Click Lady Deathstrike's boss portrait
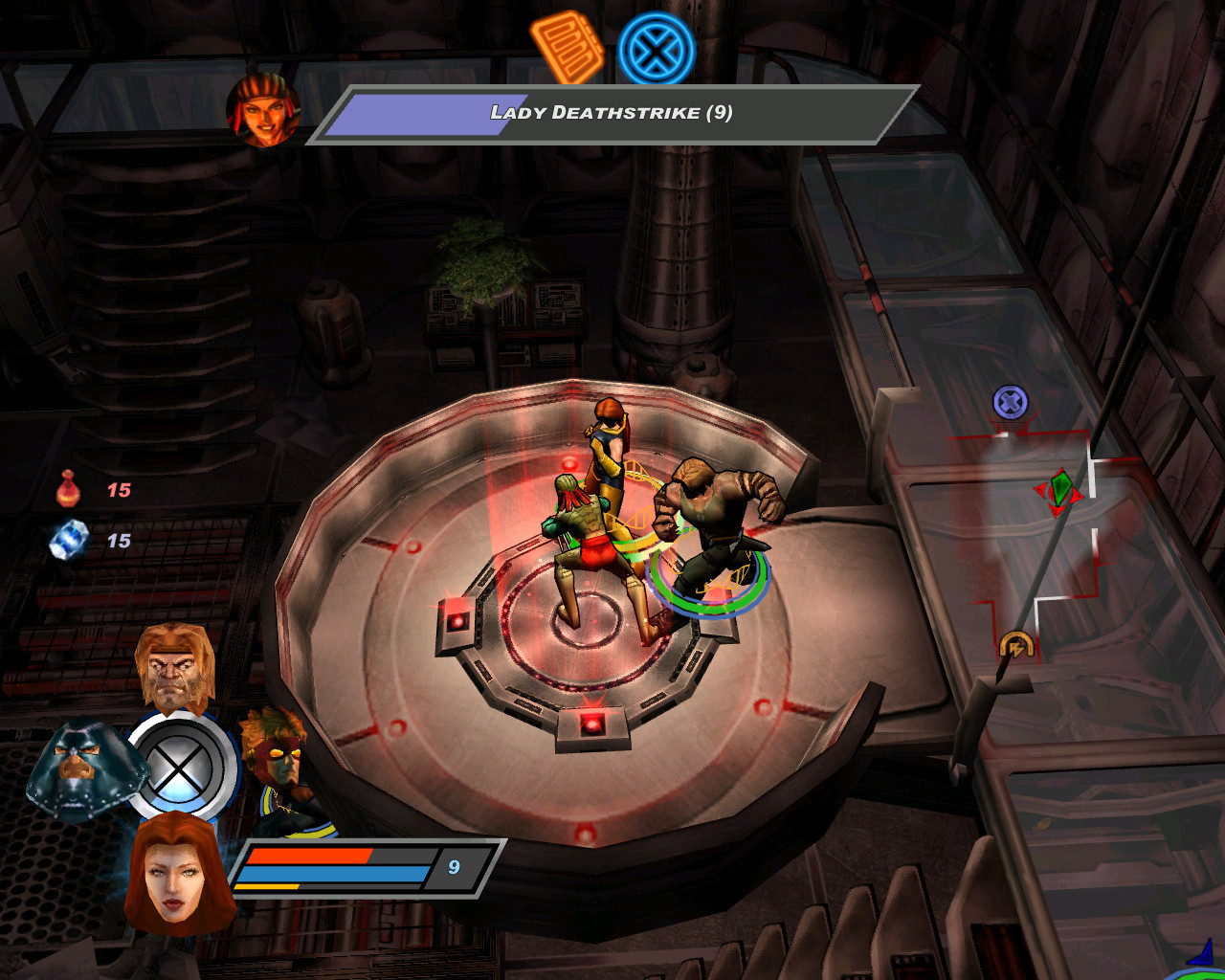1225x980 pixels. point(263,108)
